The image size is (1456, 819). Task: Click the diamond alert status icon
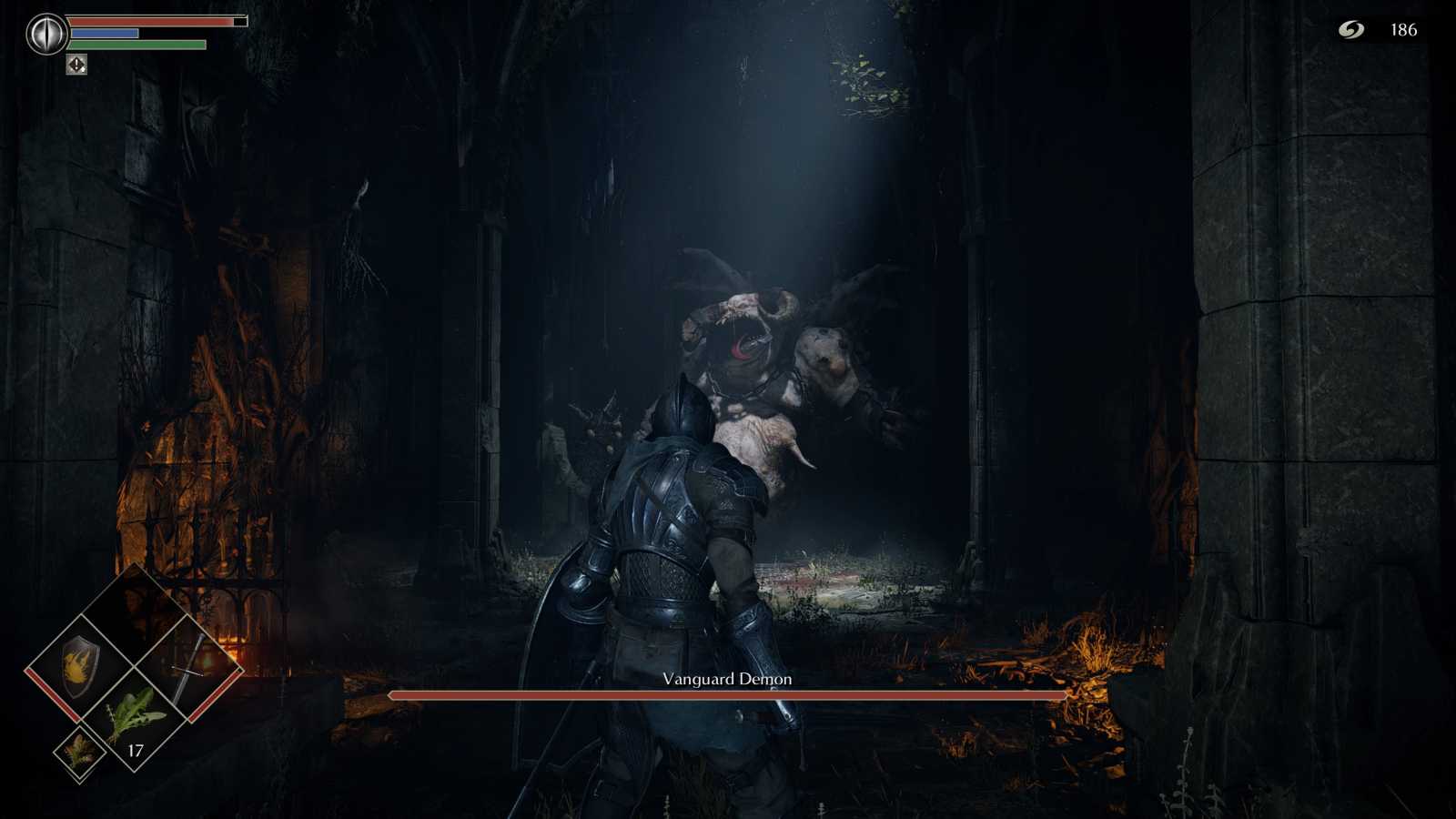coord(77,66)
